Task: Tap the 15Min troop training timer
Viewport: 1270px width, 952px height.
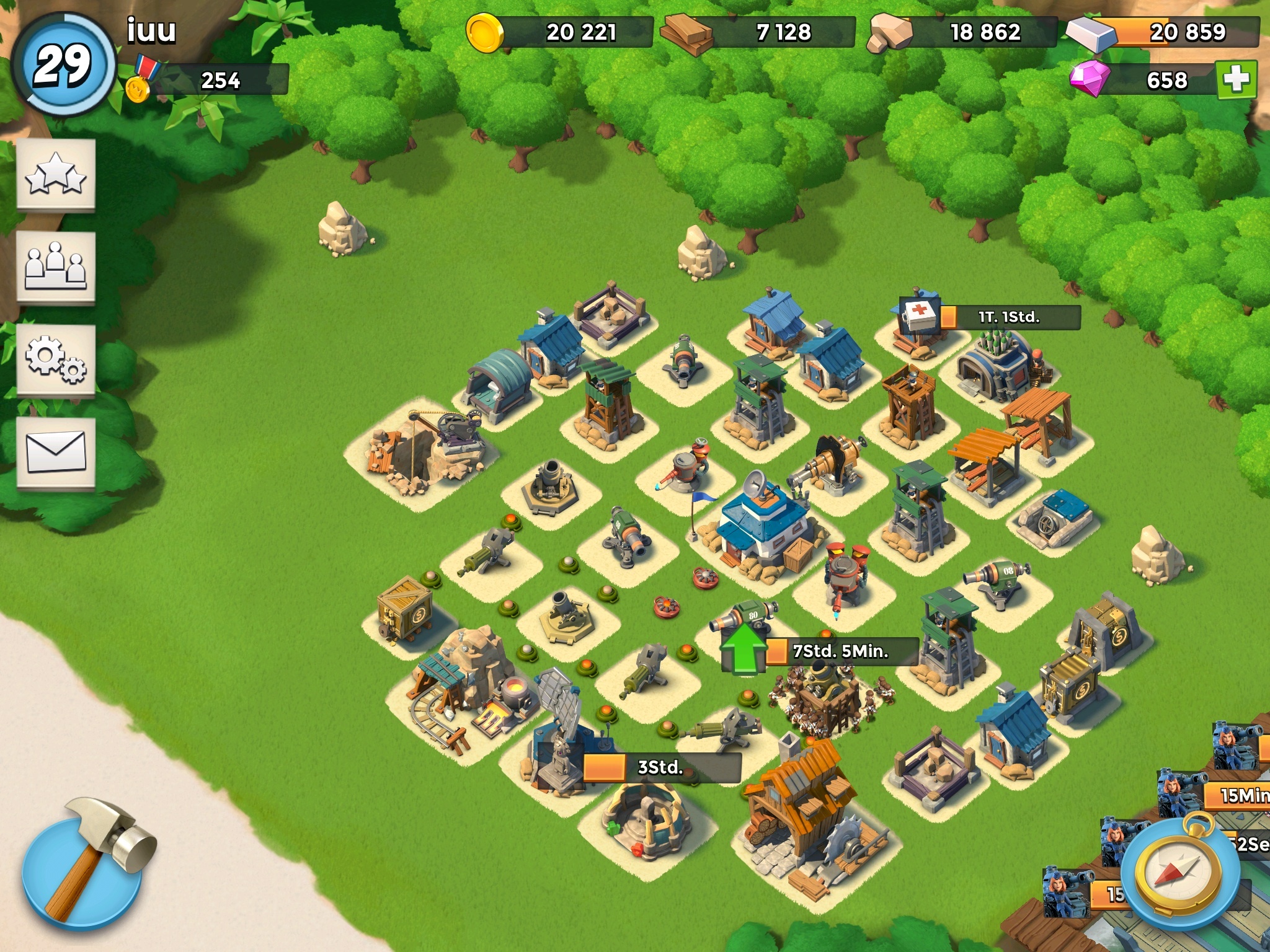Action: [x=1237, y=795]
